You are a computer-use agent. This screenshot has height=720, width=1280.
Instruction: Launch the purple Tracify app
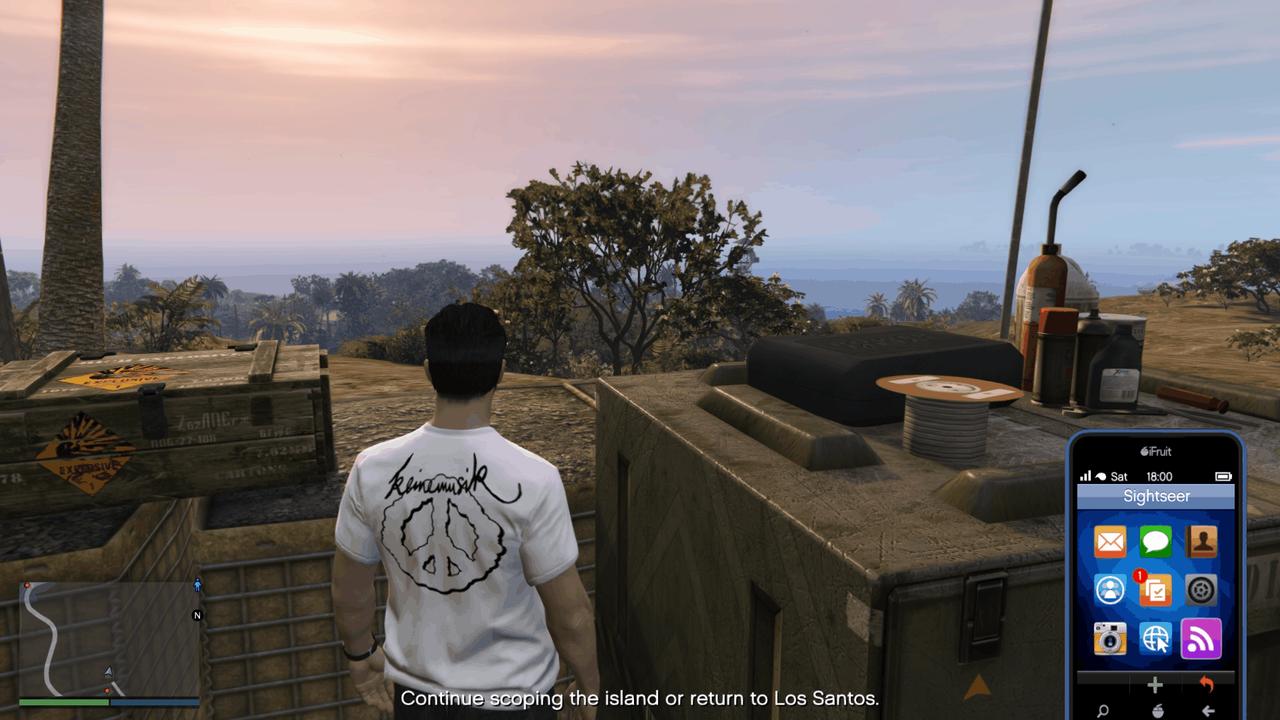(x=1201, y=637)
